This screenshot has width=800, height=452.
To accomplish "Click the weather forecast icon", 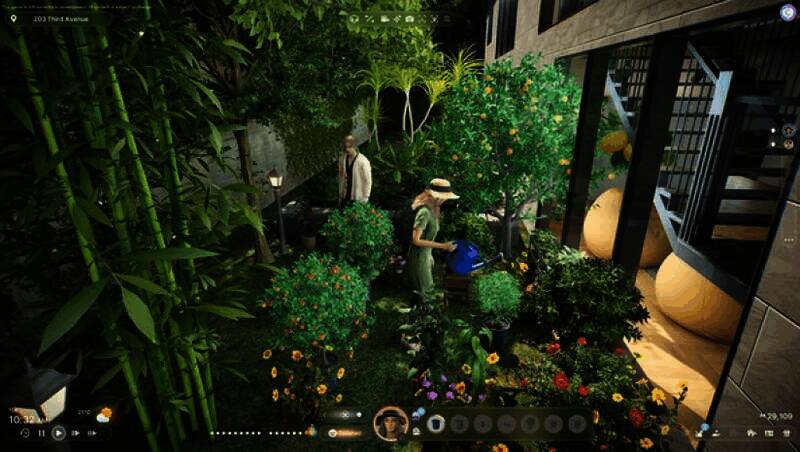I will click(x=103, y=414).
